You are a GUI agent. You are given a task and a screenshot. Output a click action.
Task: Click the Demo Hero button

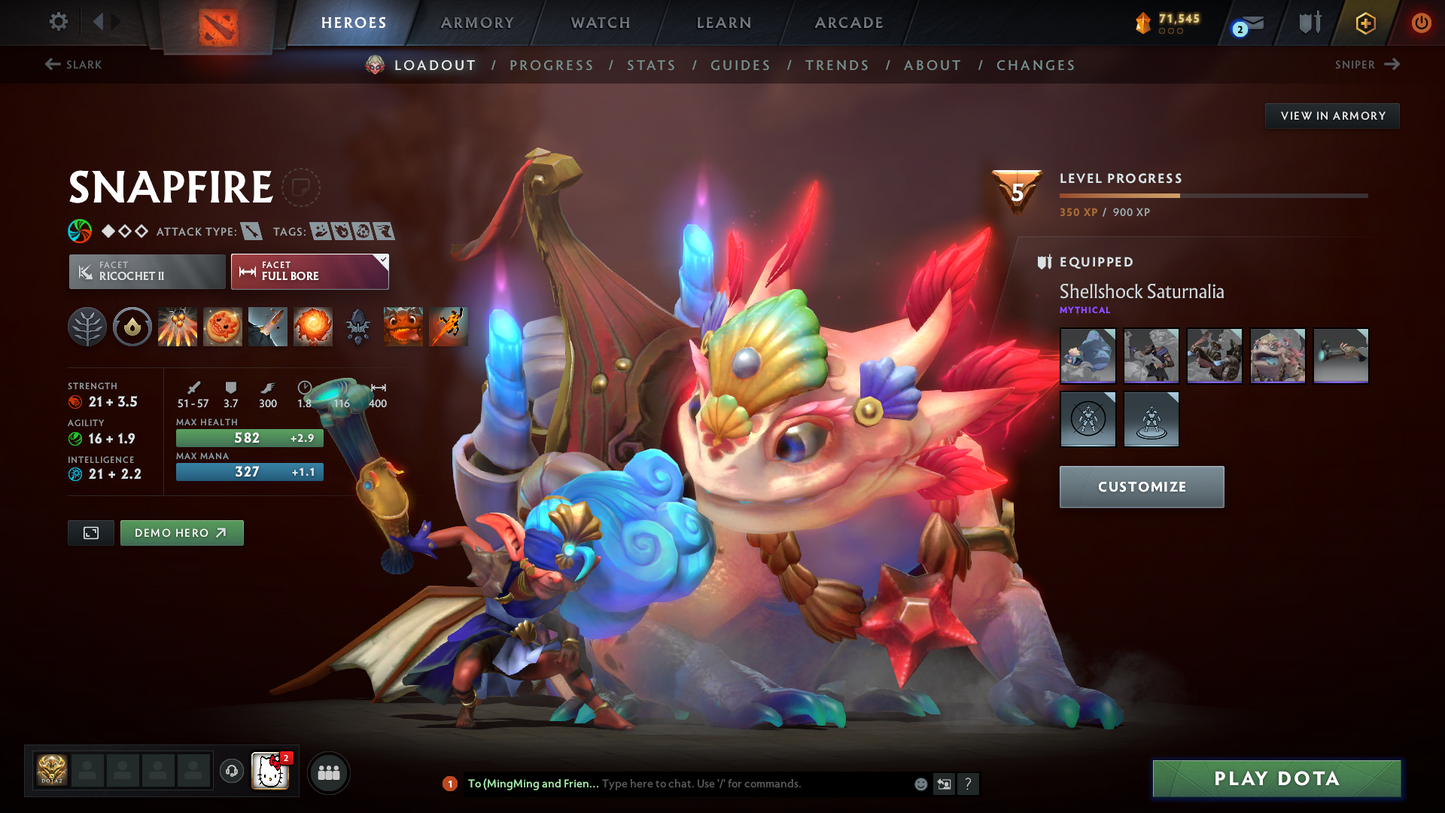coord(181,532)
